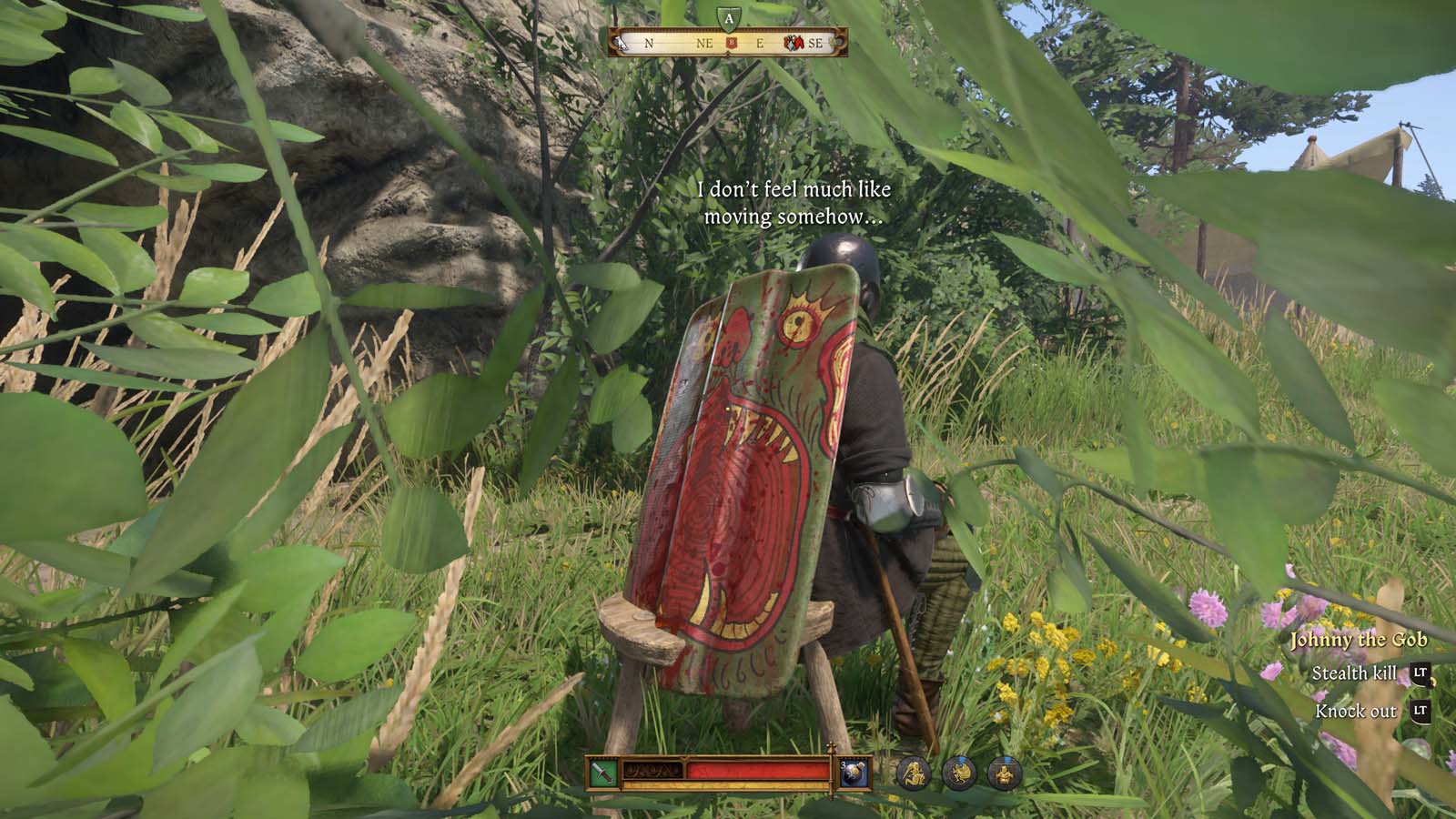Click the gold stamina strip below the health bar
This screenshot has width=1456, height=819.
pyautogui.click(x=728, y=786)
